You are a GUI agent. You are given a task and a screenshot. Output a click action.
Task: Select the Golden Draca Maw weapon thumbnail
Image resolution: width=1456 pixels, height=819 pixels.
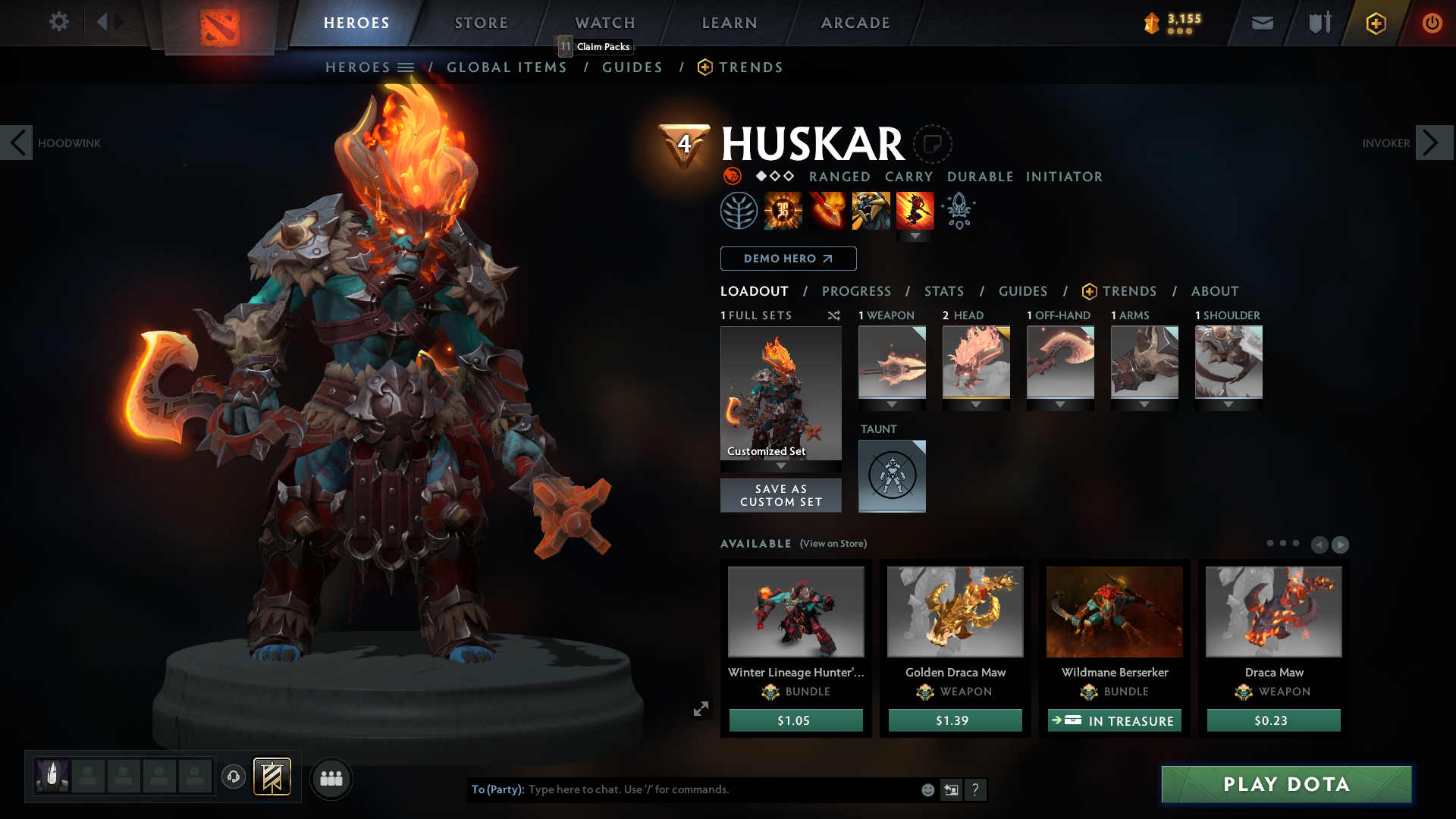(955, 611)
